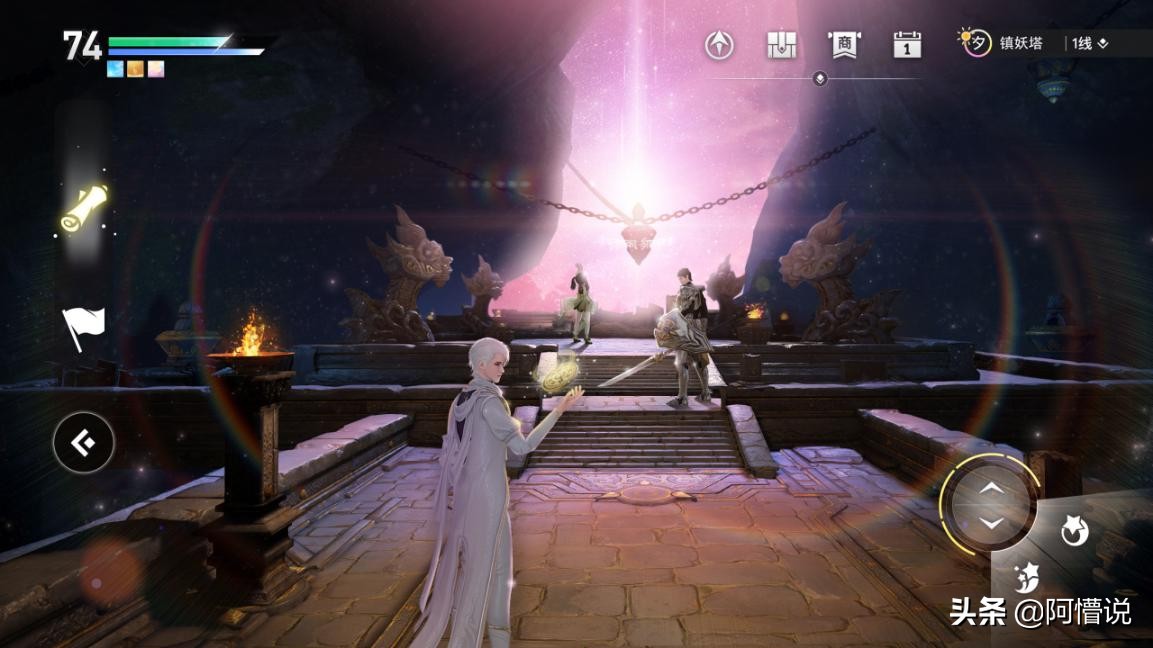Click the 镇妖塔 location label
The image size is (1153, 648).
[1021, 43]
